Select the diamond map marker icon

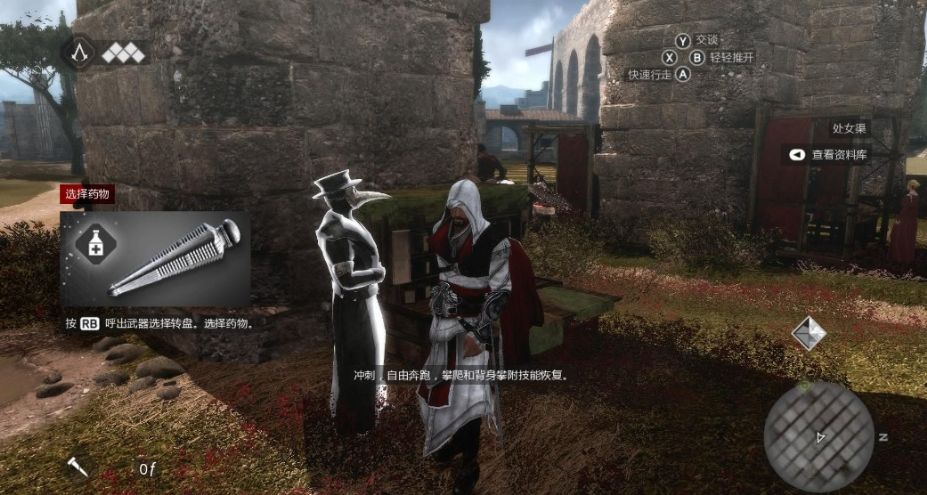click(808, 333)
